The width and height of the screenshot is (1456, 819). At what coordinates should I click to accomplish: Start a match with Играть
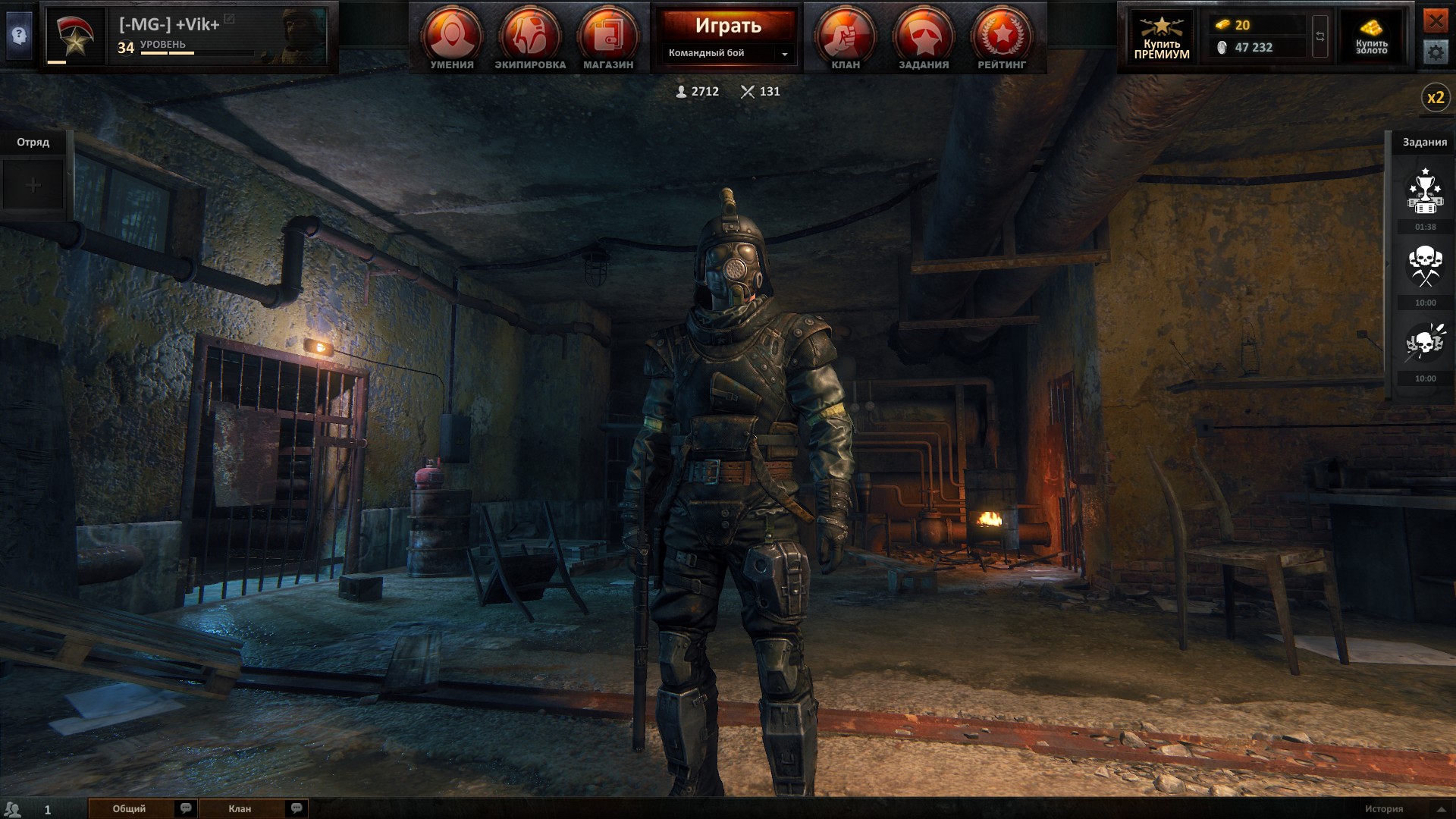coord(728,26)
